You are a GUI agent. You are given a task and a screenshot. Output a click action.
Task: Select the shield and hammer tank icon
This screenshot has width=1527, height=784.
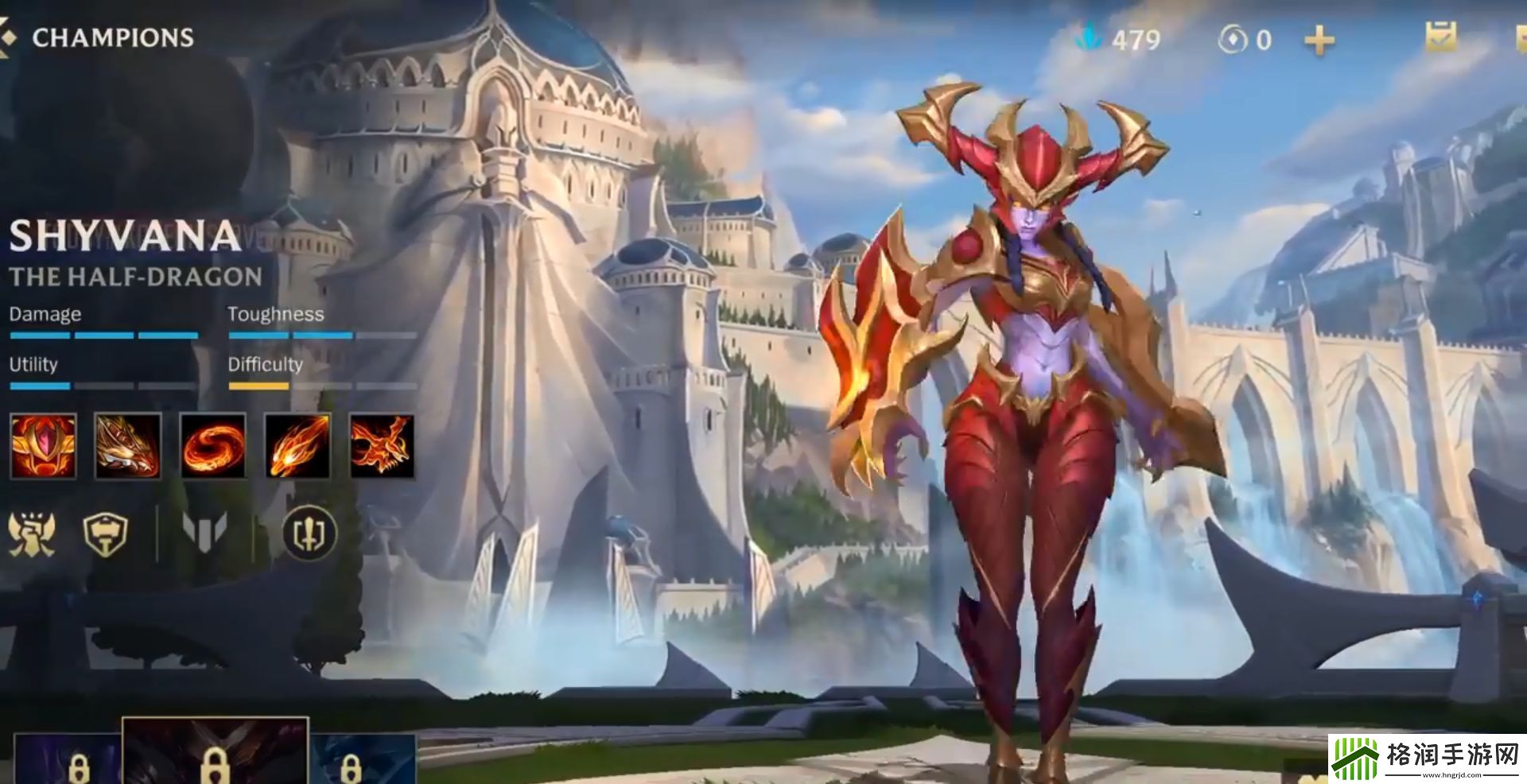pyautogui.click(x=106, y=533)
